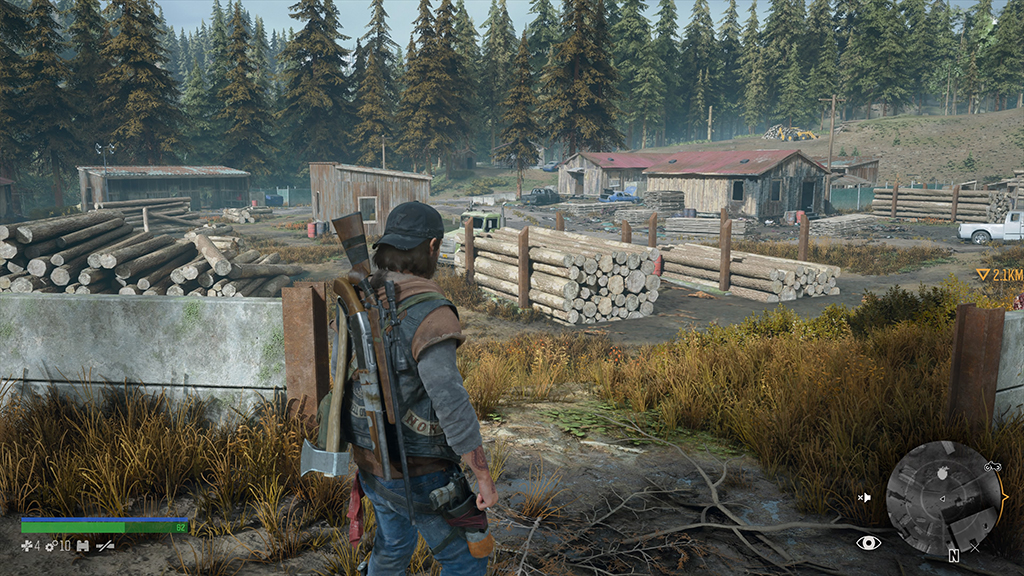The image size is (1024, 576).
Task: Select the motorcycle marker on minimap edge
Action: point(993,467)
